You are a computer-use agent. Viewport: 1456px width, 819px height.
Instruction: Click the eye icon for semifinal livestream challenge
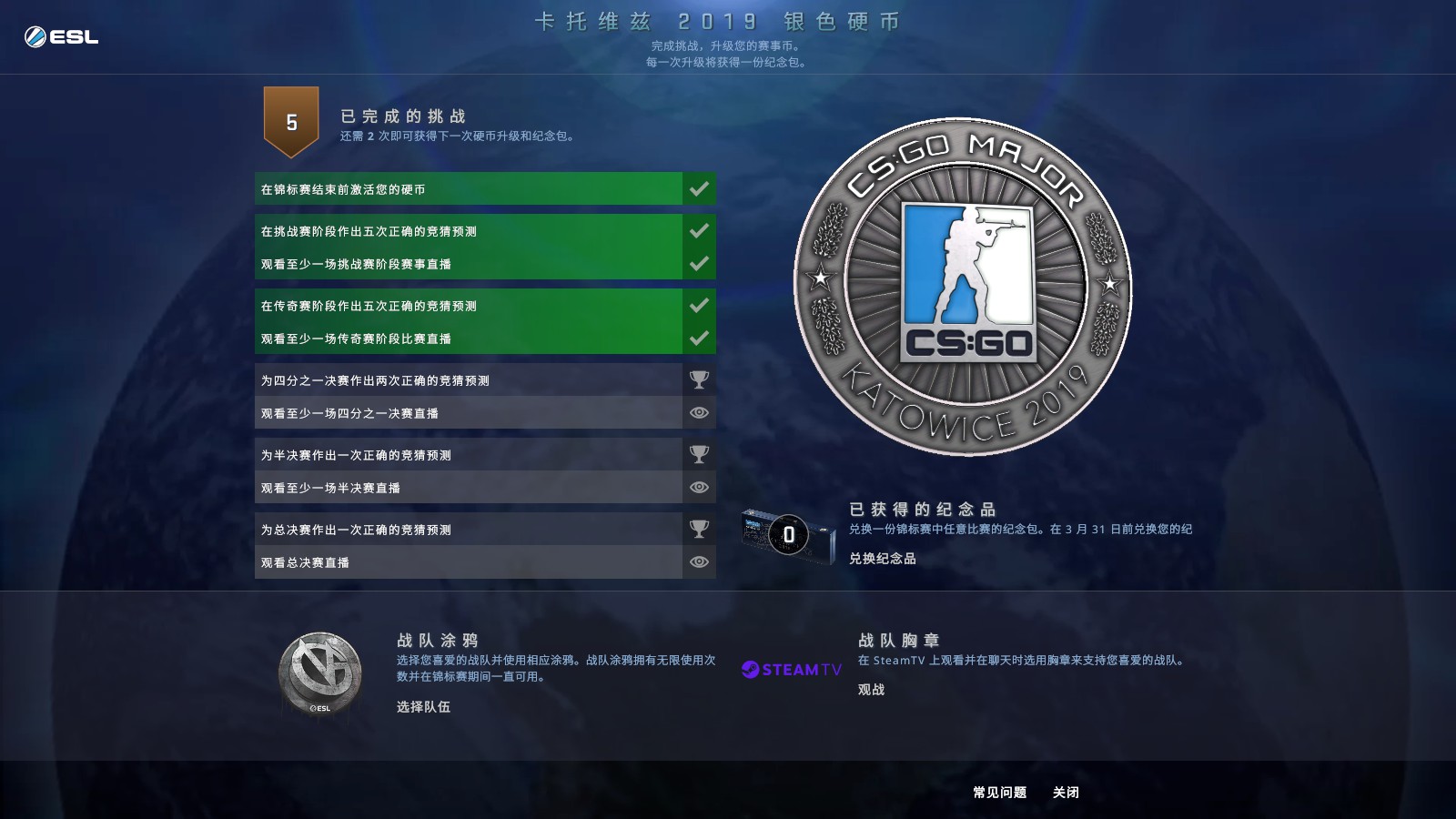pos(698,487)
